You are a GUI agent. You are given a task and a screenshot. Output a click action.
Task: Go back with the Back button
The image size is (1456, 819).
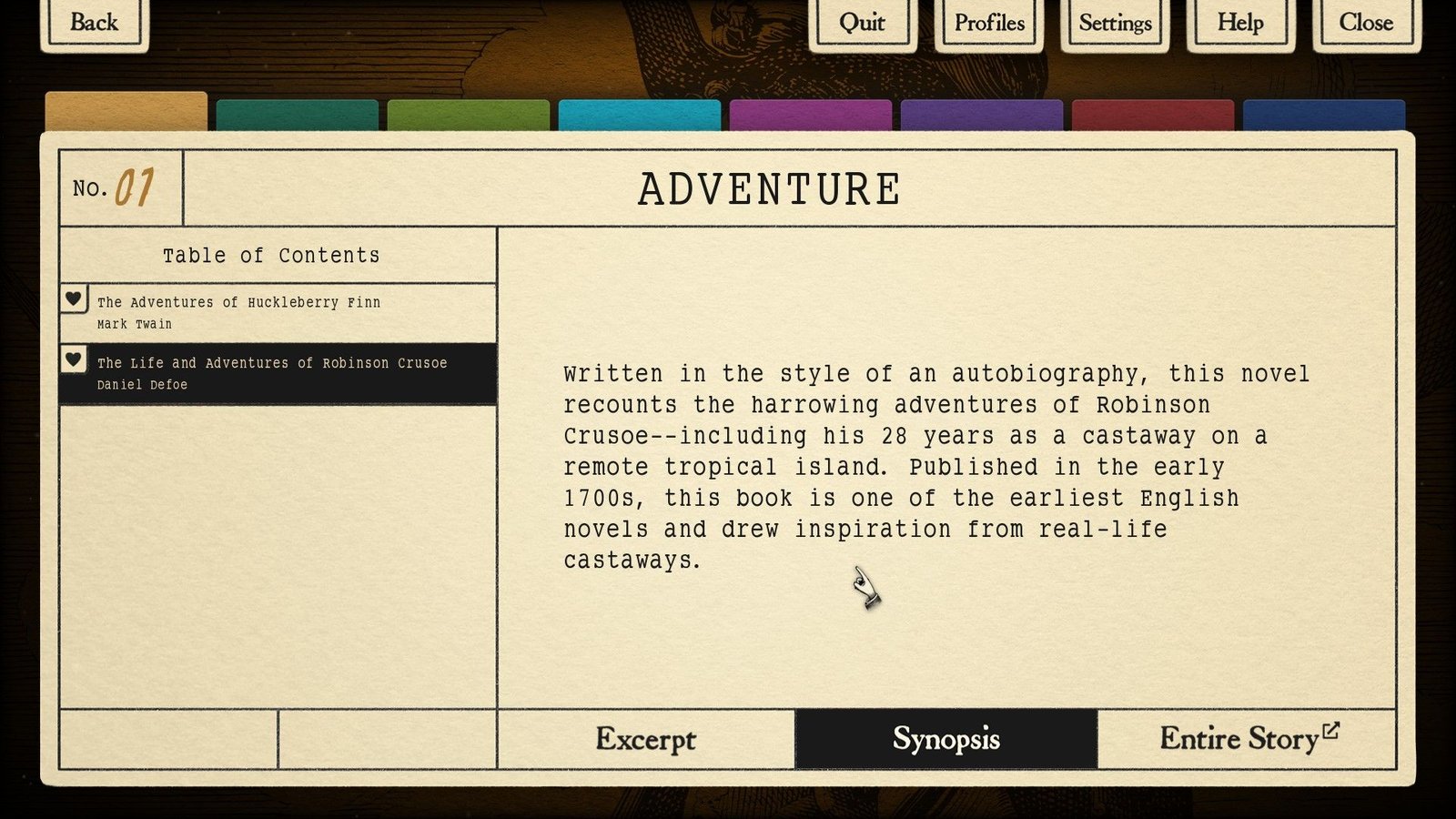pos(95,23)
